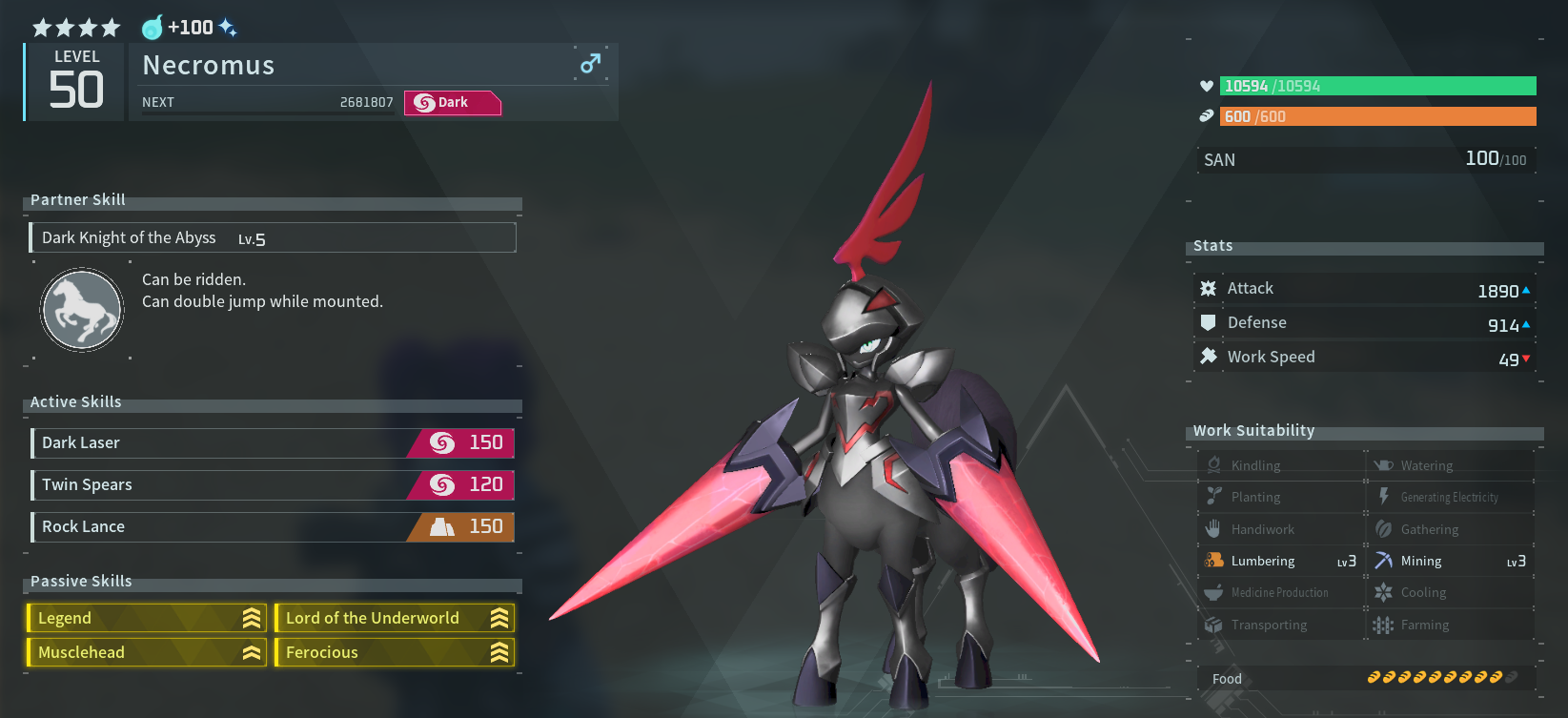Click the Attack stat icon
The image size is (1568, 718).
(x=1208, y=288)
